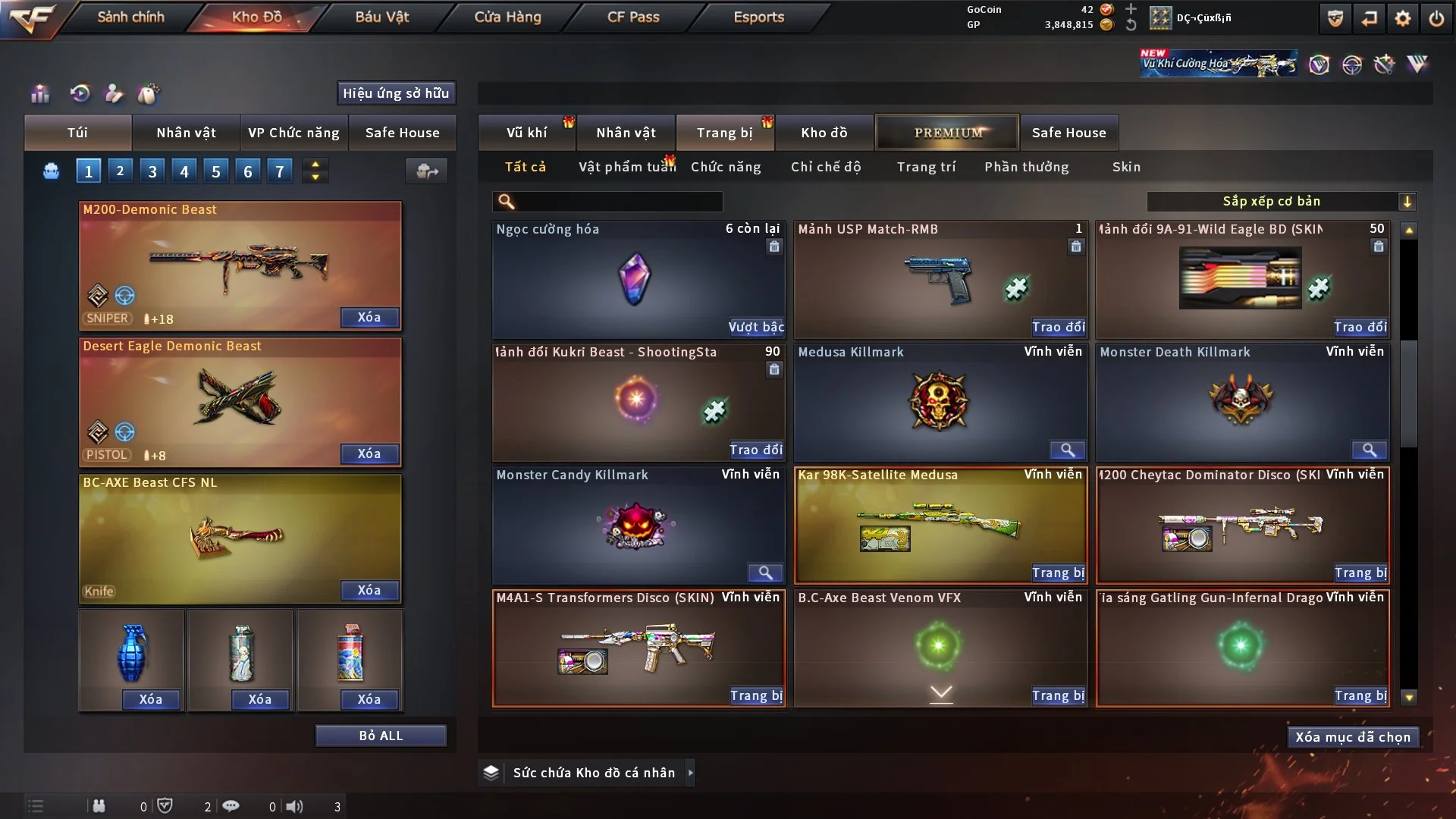The height and width of the screenshot is (819, 1456).
Task: Open the gear settings icon
Action: [1403, 18]
